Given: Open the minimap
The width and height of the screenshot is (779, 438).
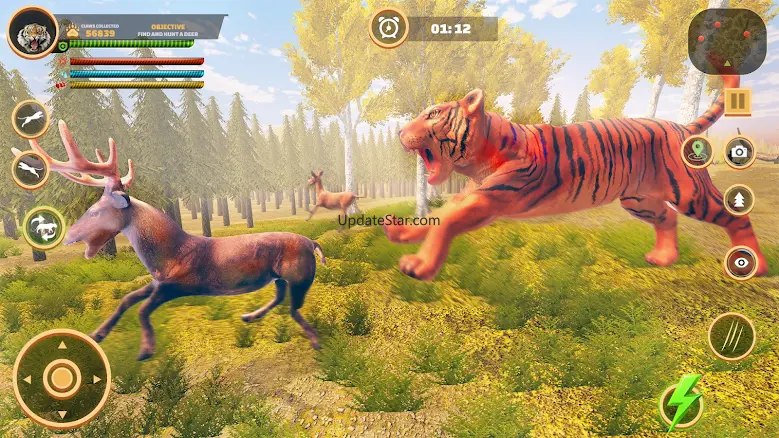Looking at the screenshot, I should click(x=727, y=40).
